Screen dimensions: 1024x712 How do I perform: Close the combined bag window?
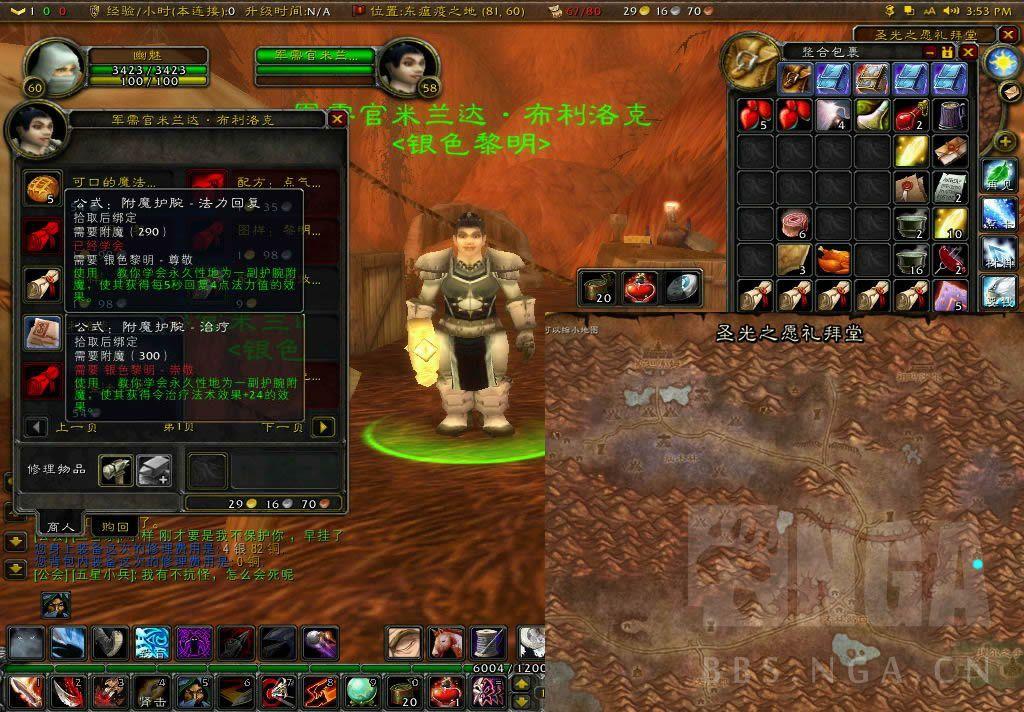point(968,52)
